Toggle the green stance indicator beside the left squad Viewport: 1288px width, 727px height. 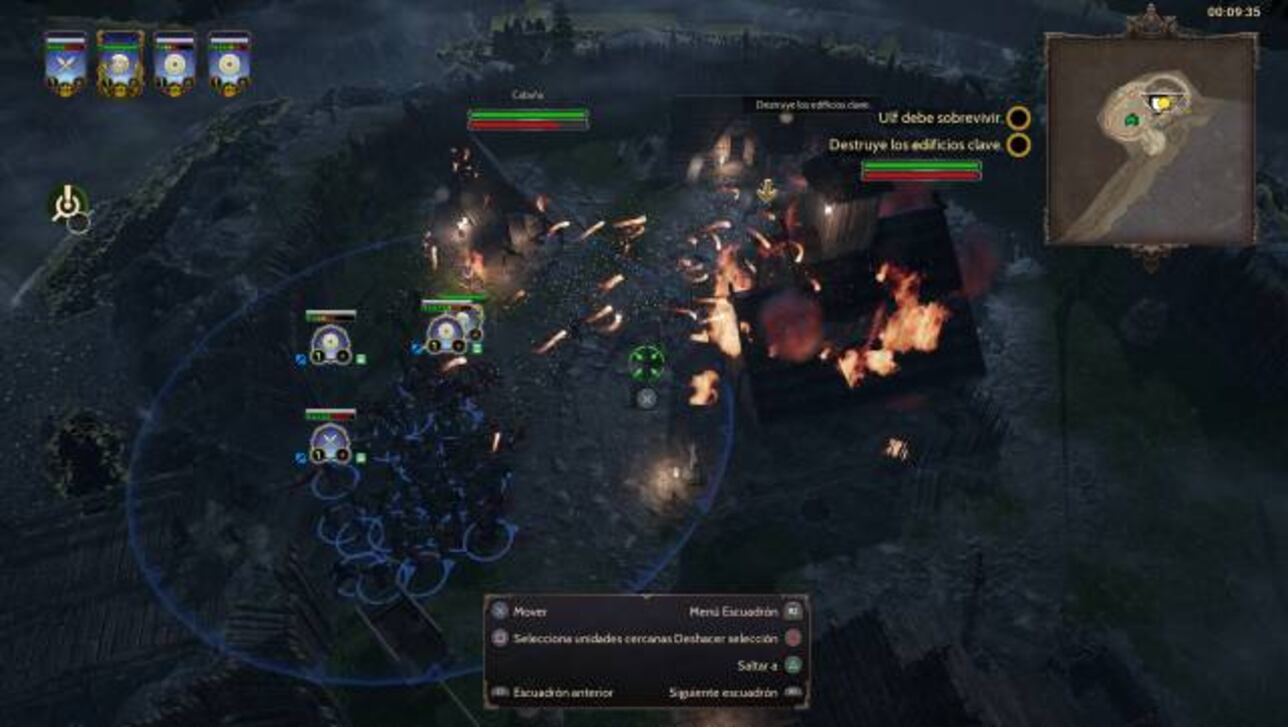click(360, 358)
